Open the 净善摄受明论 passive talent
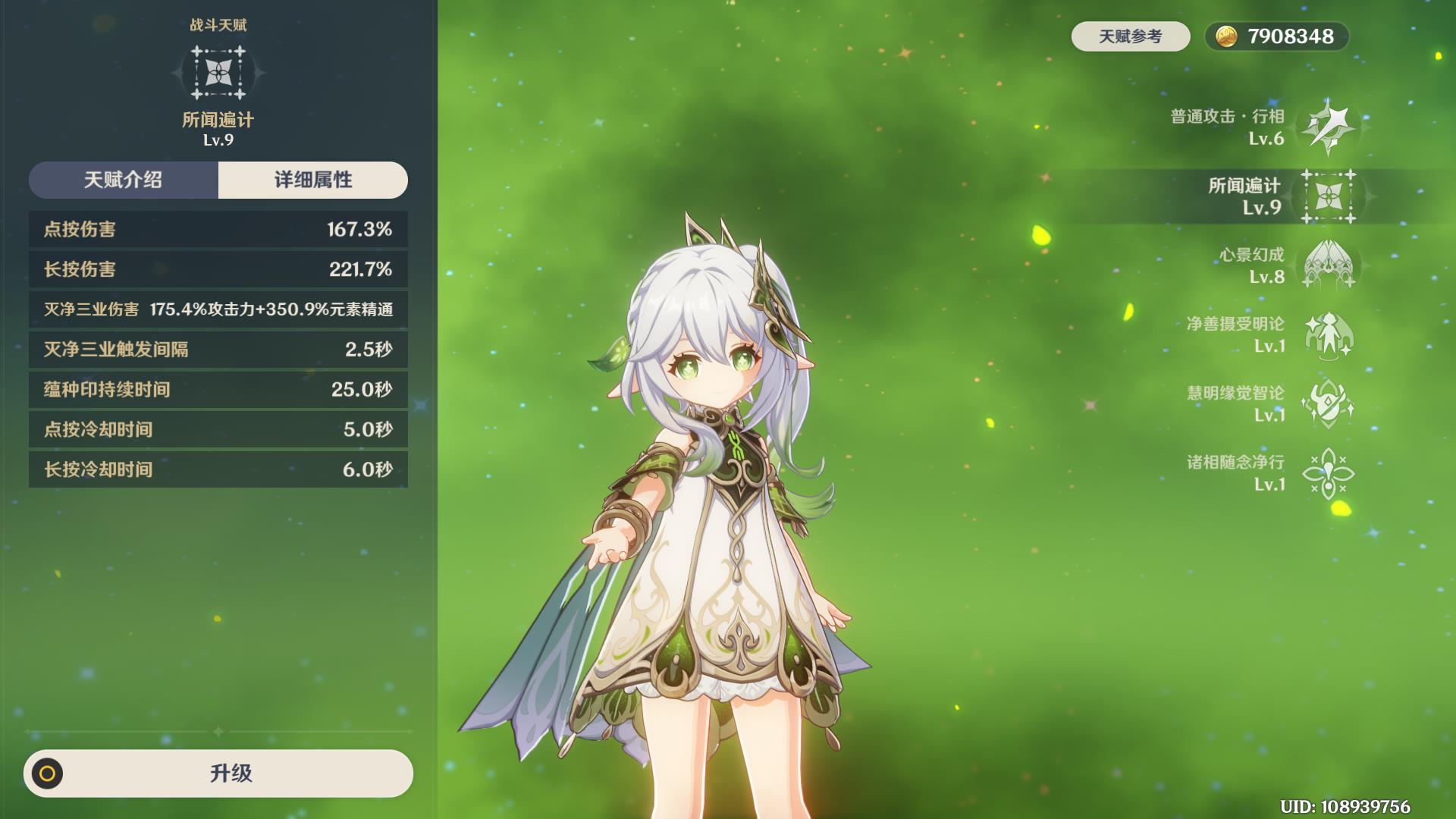 [x=1328, y=334]
